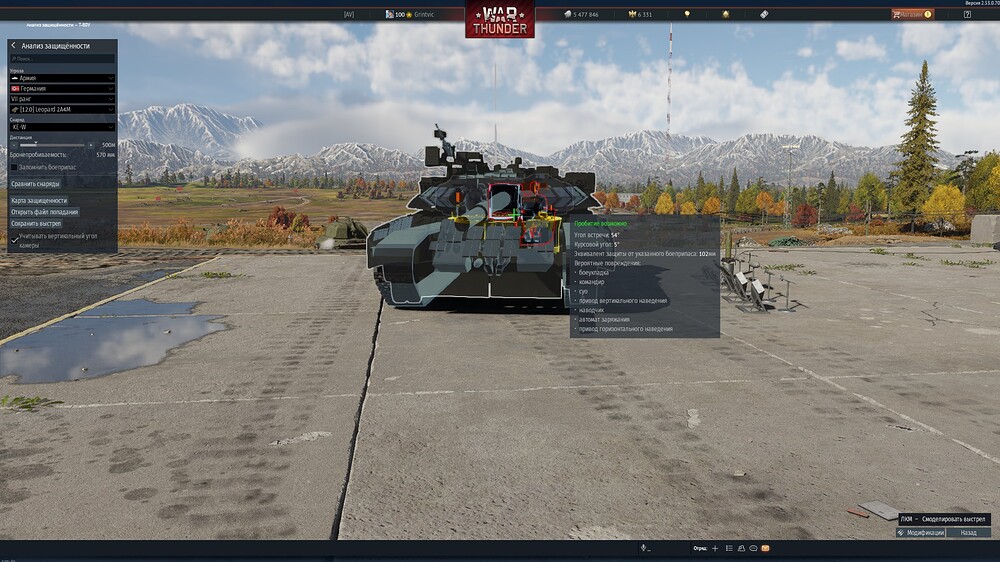Expand the VII ранг rank dropdown
The image size is (1000, 562).
click(x=62, y=99)
